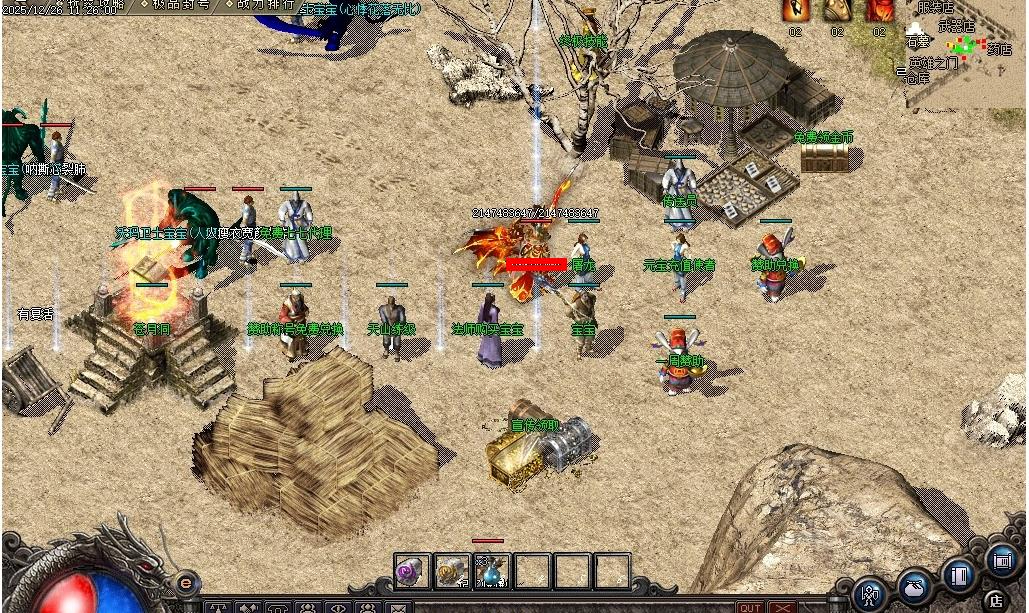Click the red X exit button
Screen dimensions: 1029x613
[x=782, y=607]
